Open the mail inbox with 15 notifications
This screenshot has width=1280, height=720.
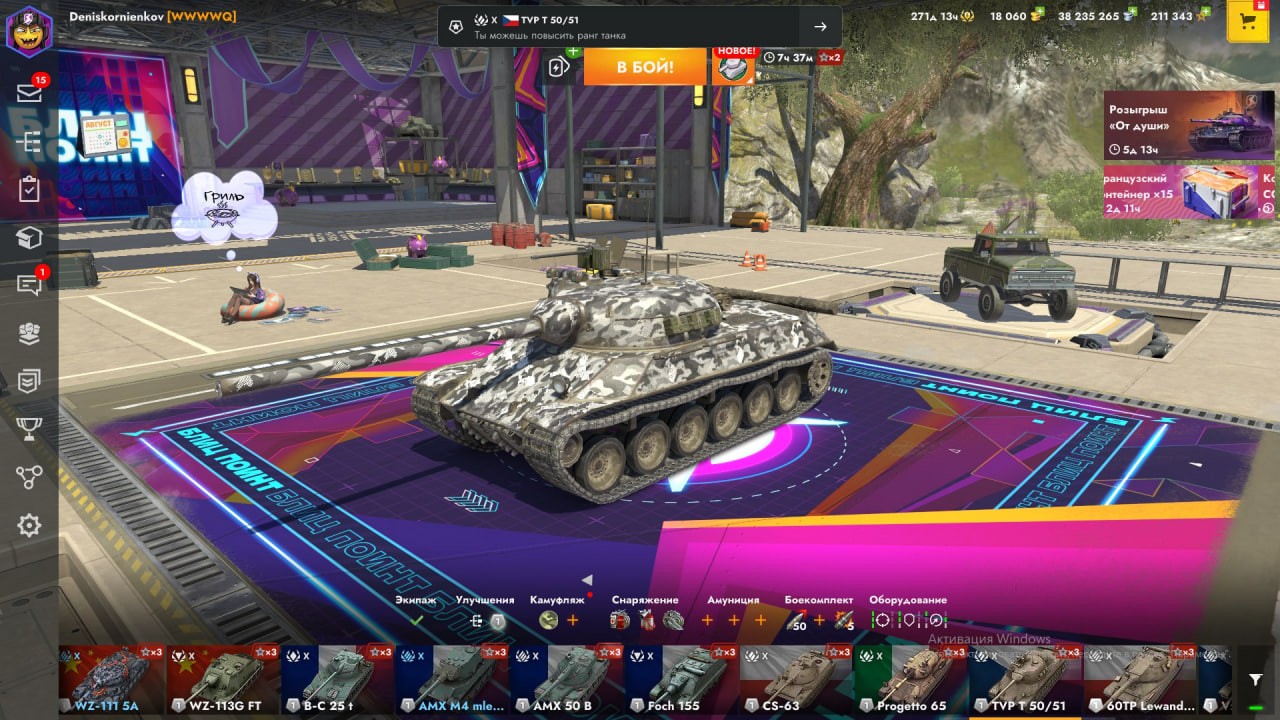pos(29,93)
